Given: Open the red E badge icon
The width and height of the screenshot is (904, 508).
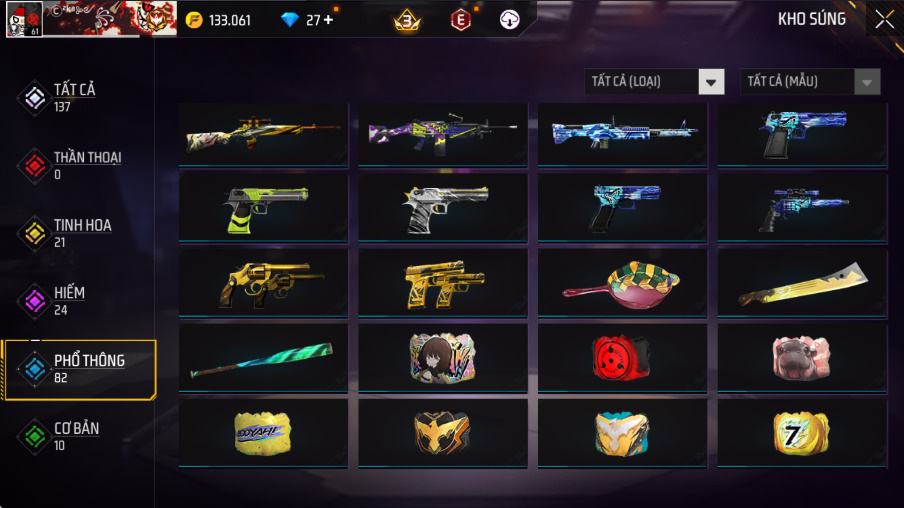Looking at the screenshot, I should [460, 19].
